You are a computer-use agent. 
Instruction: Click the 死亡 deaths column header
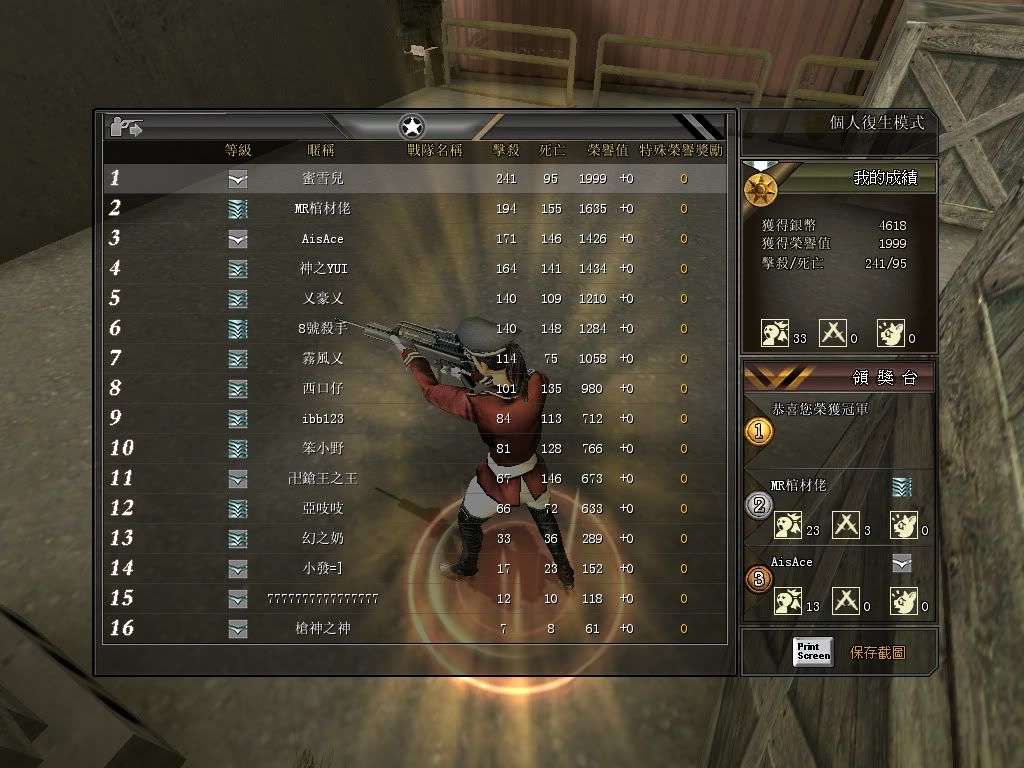tap(552, 150)
